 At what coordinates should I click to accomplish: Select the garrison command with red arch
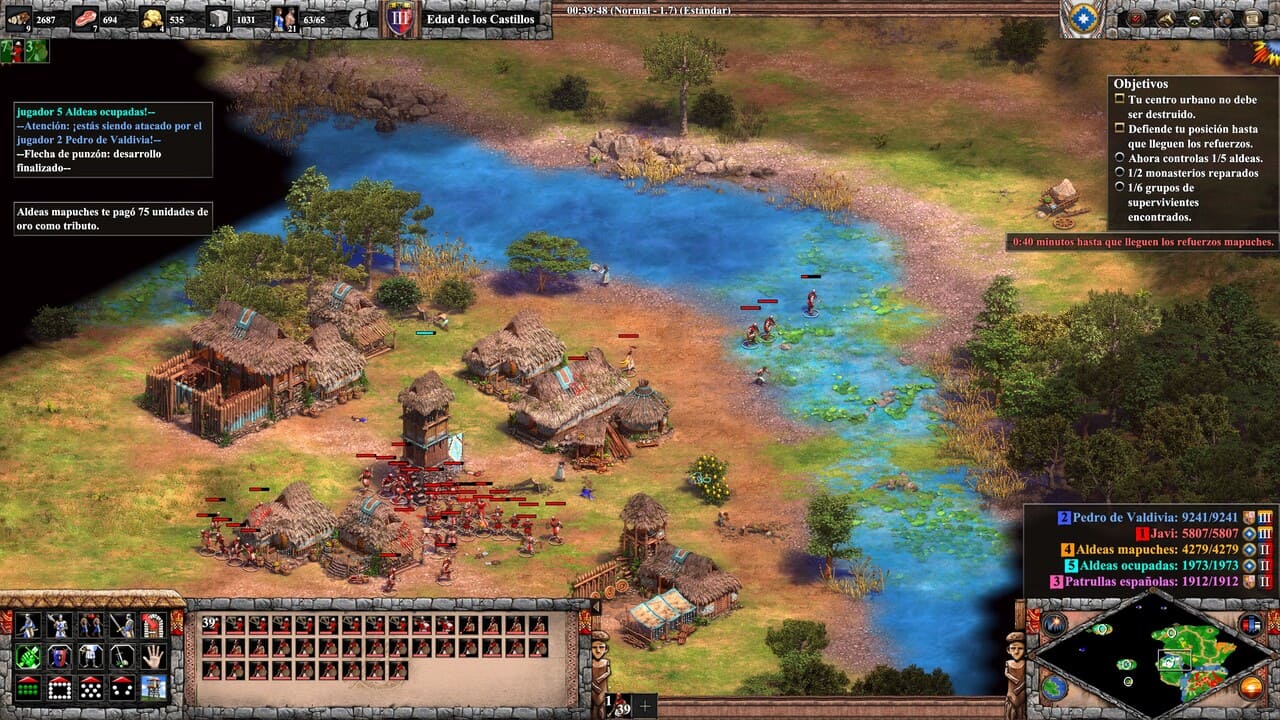(x=152, y=626)
